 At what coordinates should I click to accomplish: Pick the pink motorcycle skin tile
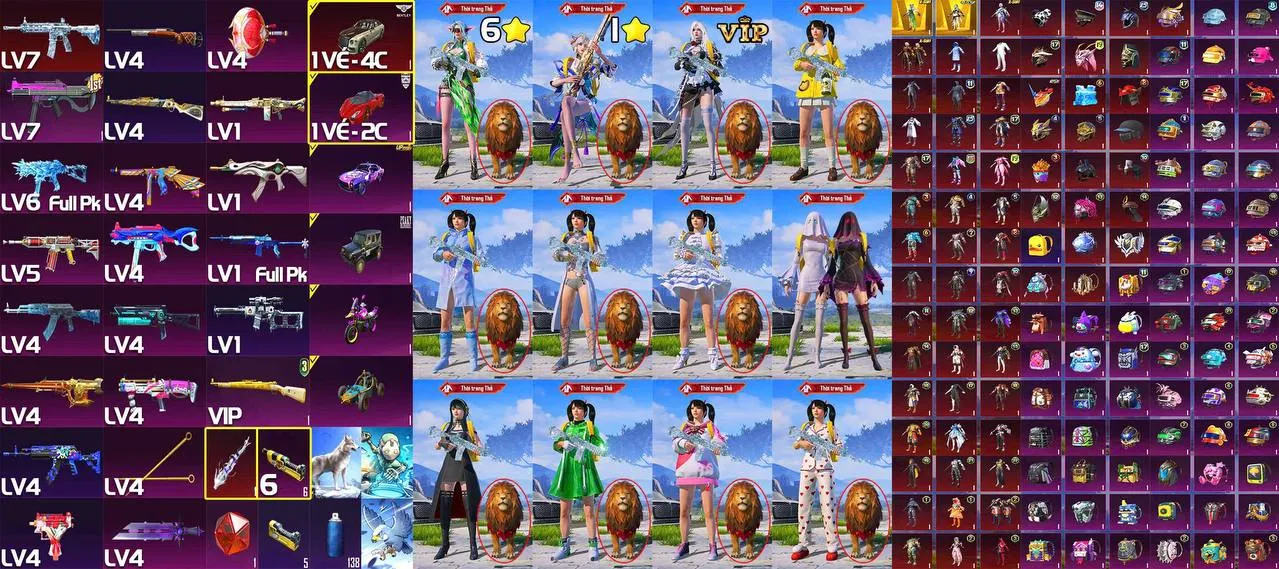pos(361,319)
